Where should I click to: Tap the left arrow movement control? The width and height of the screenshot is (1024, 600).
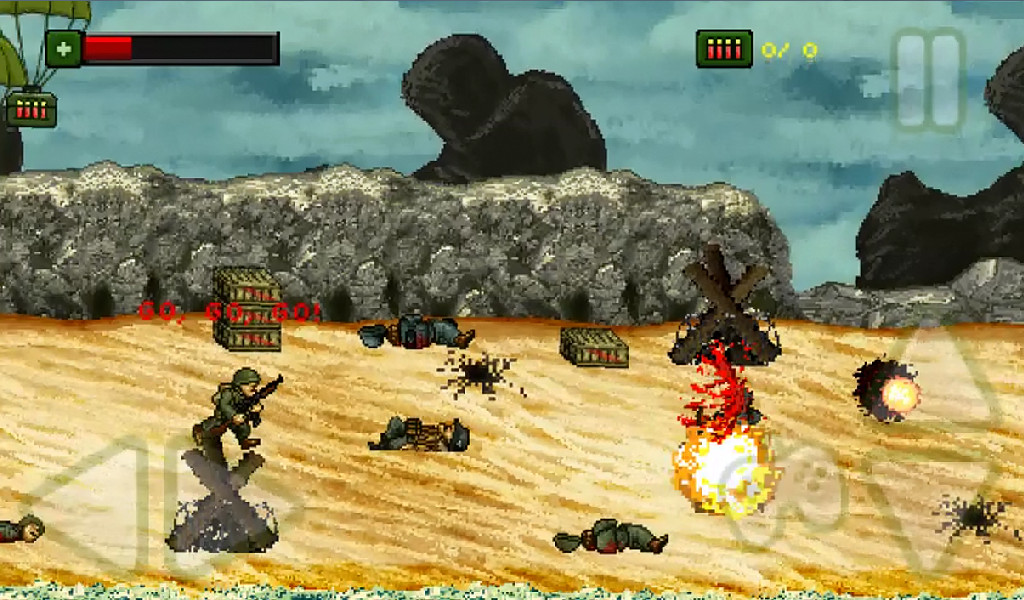click(92, 502)
